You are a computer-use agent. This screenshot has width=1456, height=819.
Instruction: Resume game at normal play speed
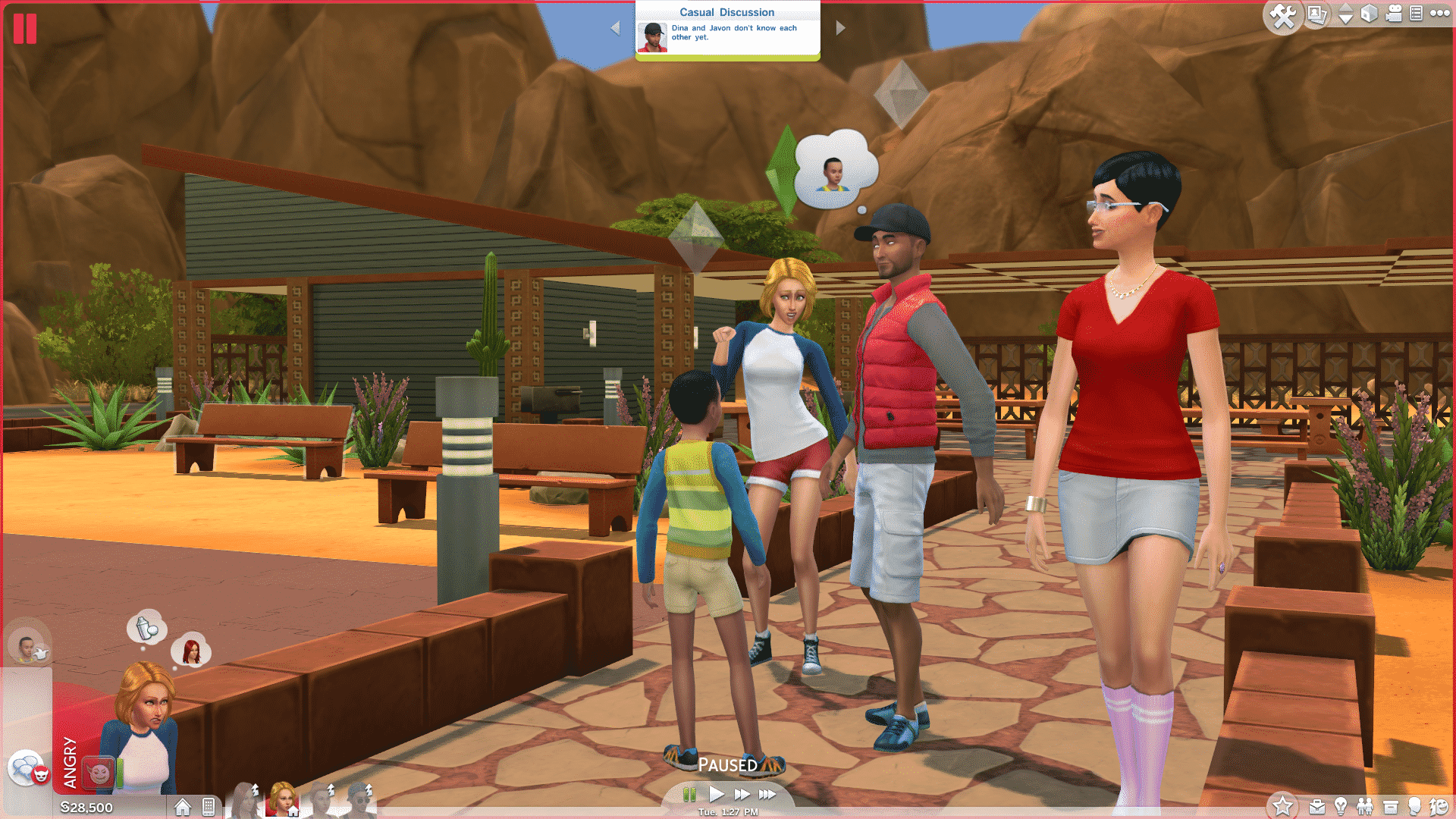click(717, 794)
